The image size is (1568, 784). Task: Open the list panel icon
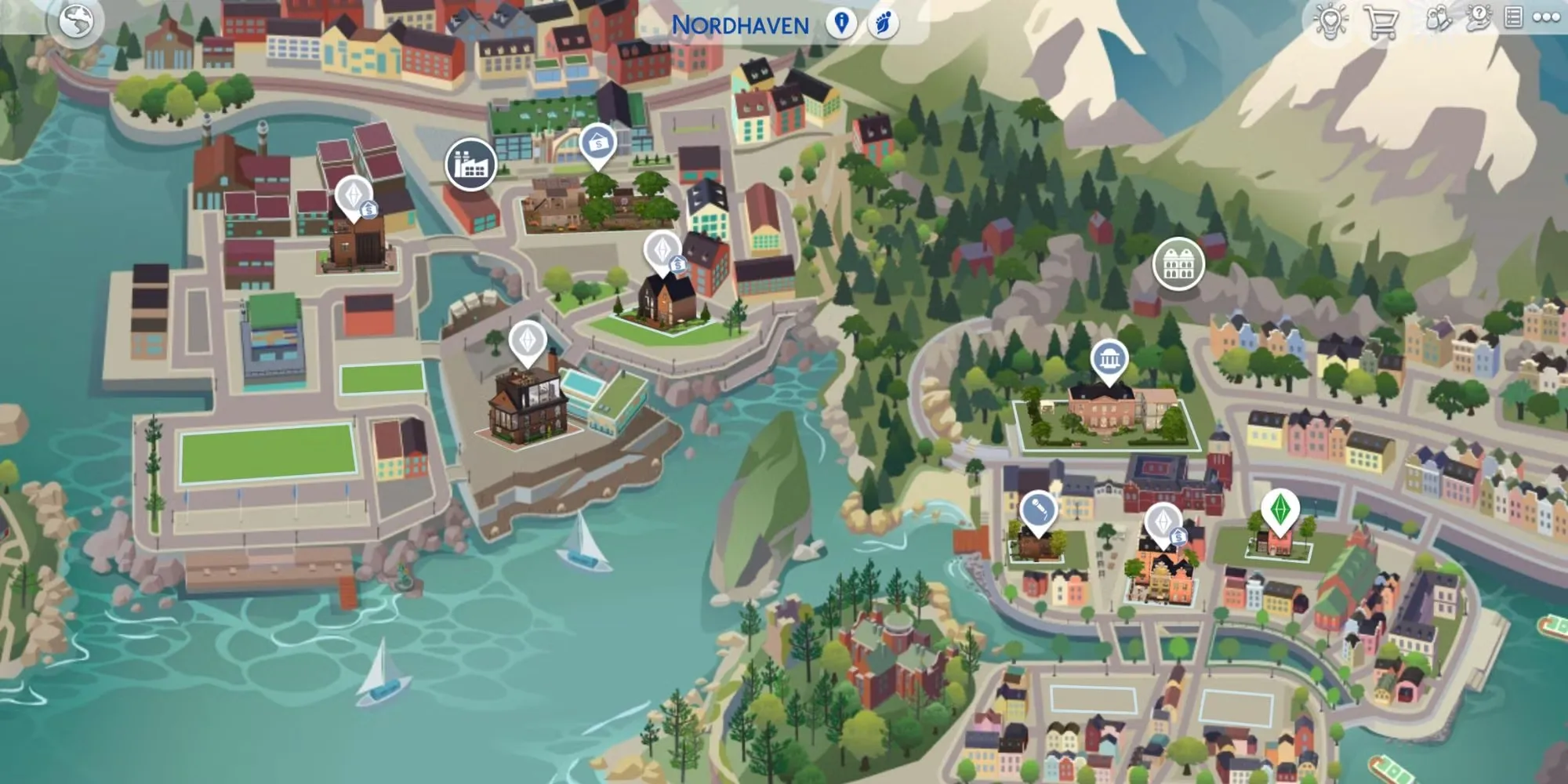1513,18
